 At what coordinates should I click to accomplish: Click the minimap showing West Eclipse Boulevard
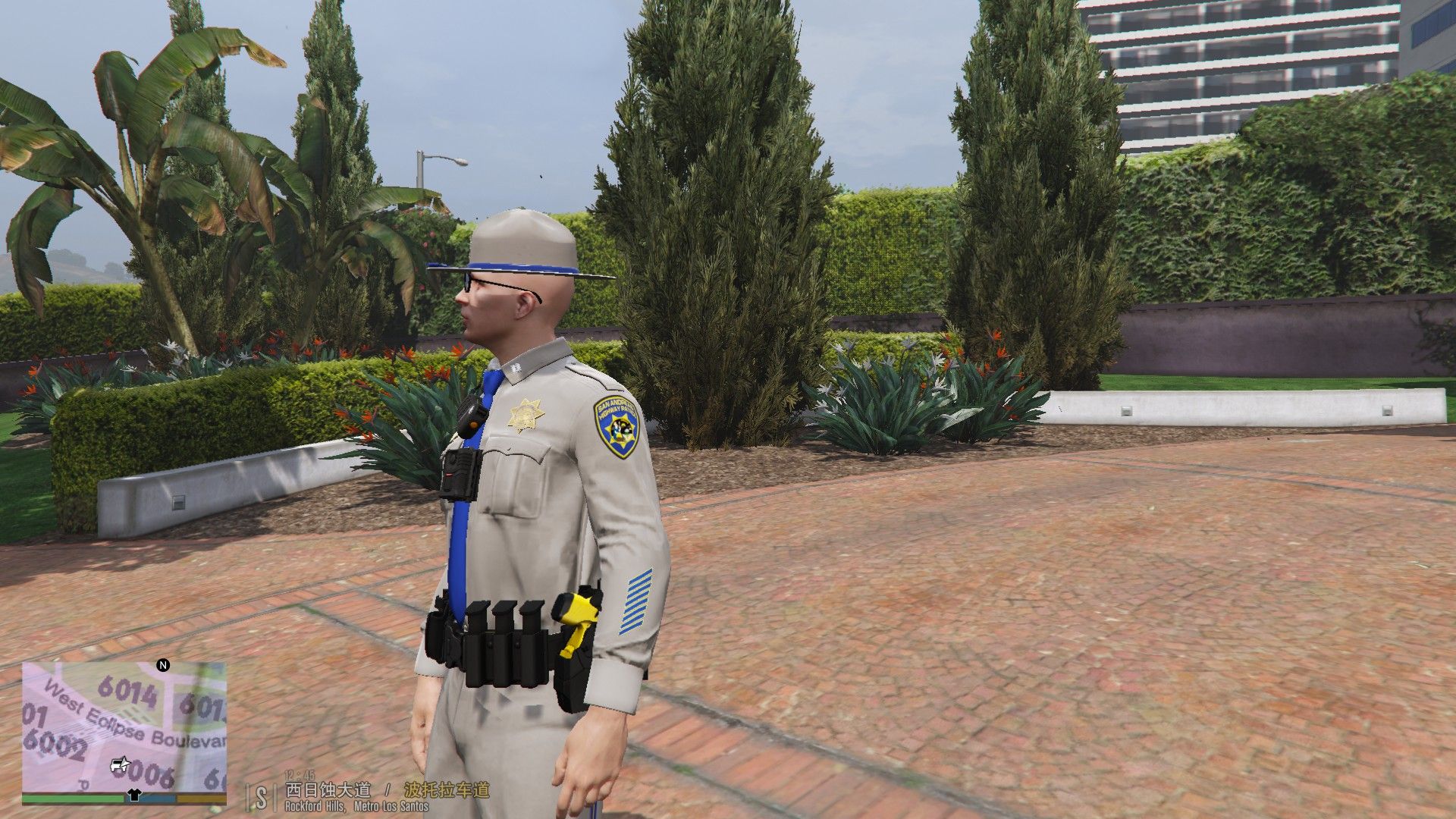(x=124, y=726)
